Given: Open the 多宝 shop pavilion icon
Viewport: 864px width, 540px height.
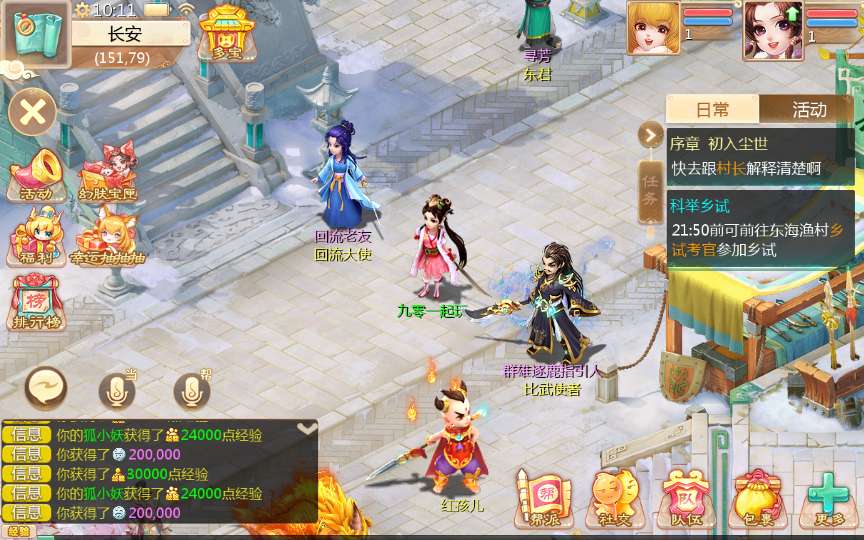Looking at the screenshot, I should tap(224, 32).
